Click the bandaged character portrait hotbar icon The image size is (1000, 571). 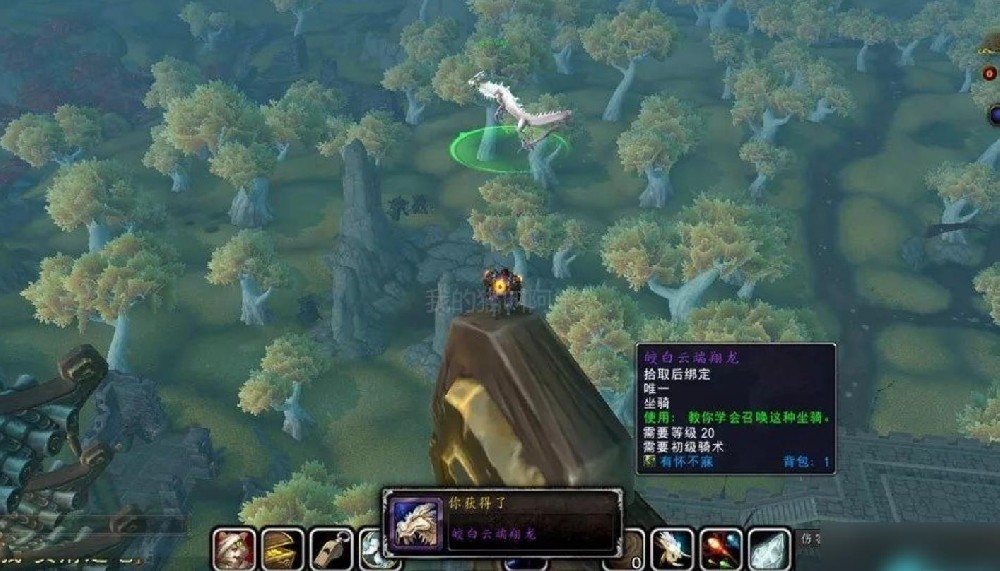[233, 549]
